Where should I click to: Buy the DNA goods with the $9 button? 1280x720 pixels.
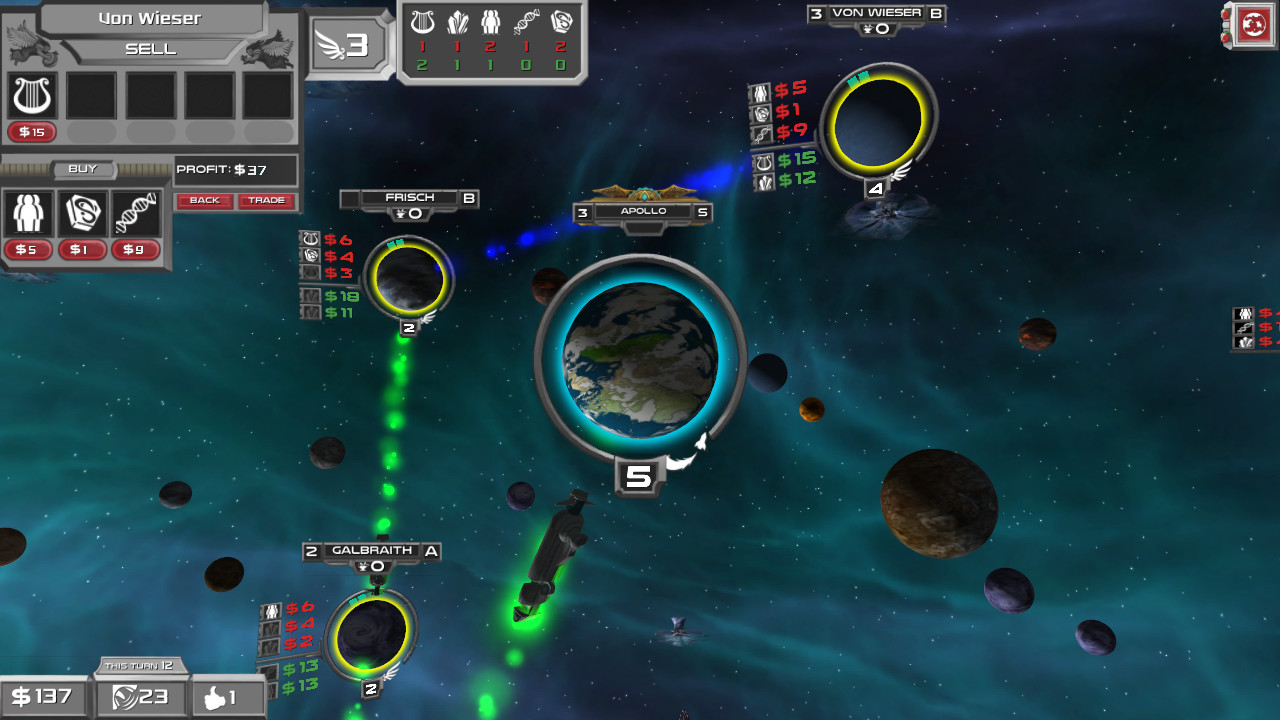tap(135, 250)
